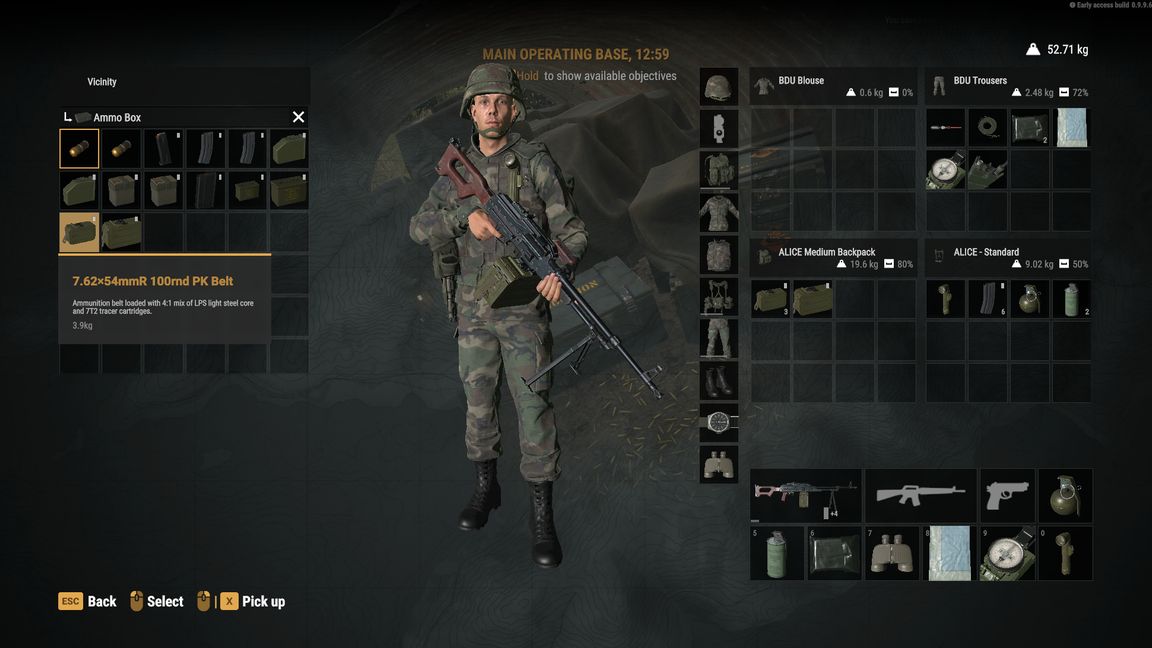Select the compass in quick slot 9
Image resolution: width=1152 pixels, height=648 pixels.
pyautogui.click(x=1007, y=553)
